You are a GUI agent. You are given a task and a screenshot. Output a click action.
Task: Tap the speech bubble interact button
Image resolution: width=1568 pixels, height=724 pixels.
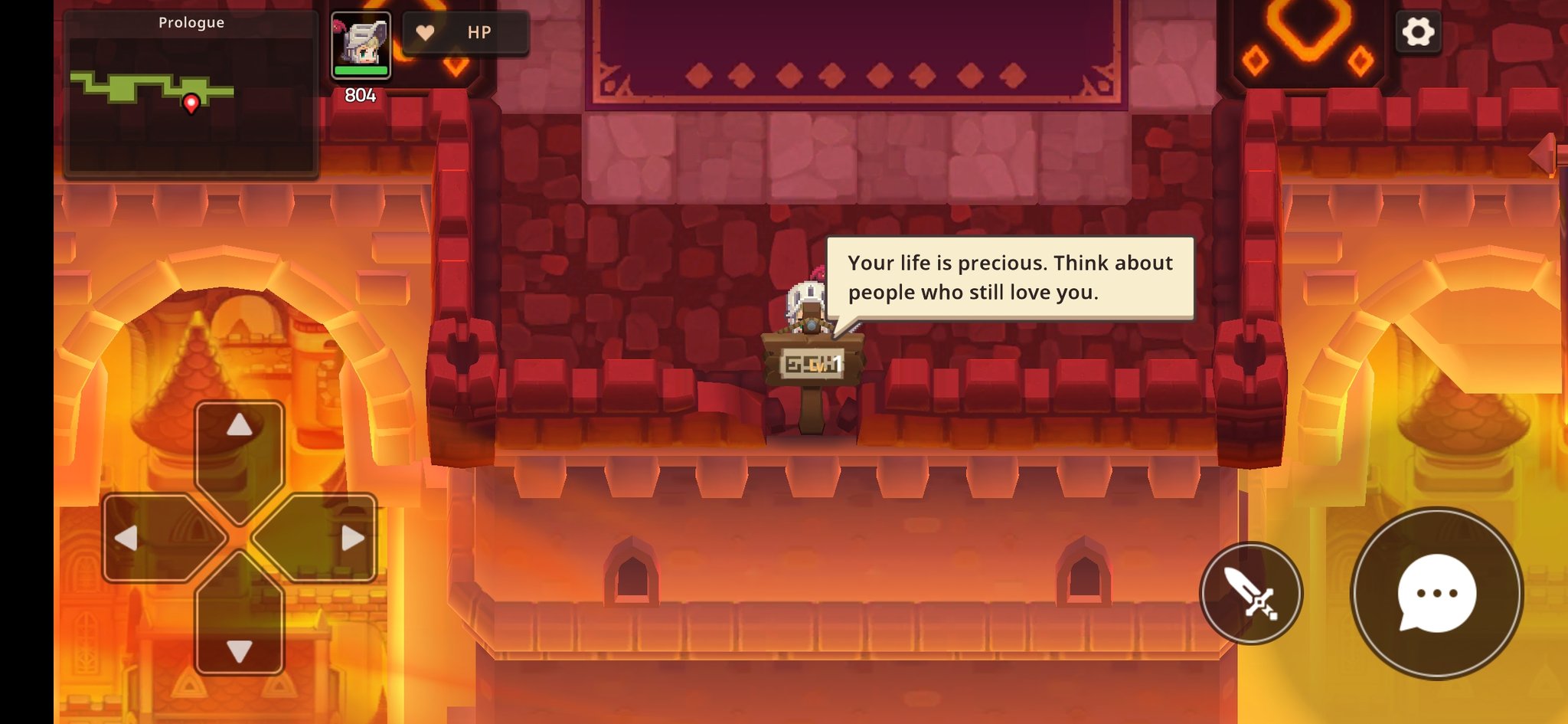click(1436, 593)
